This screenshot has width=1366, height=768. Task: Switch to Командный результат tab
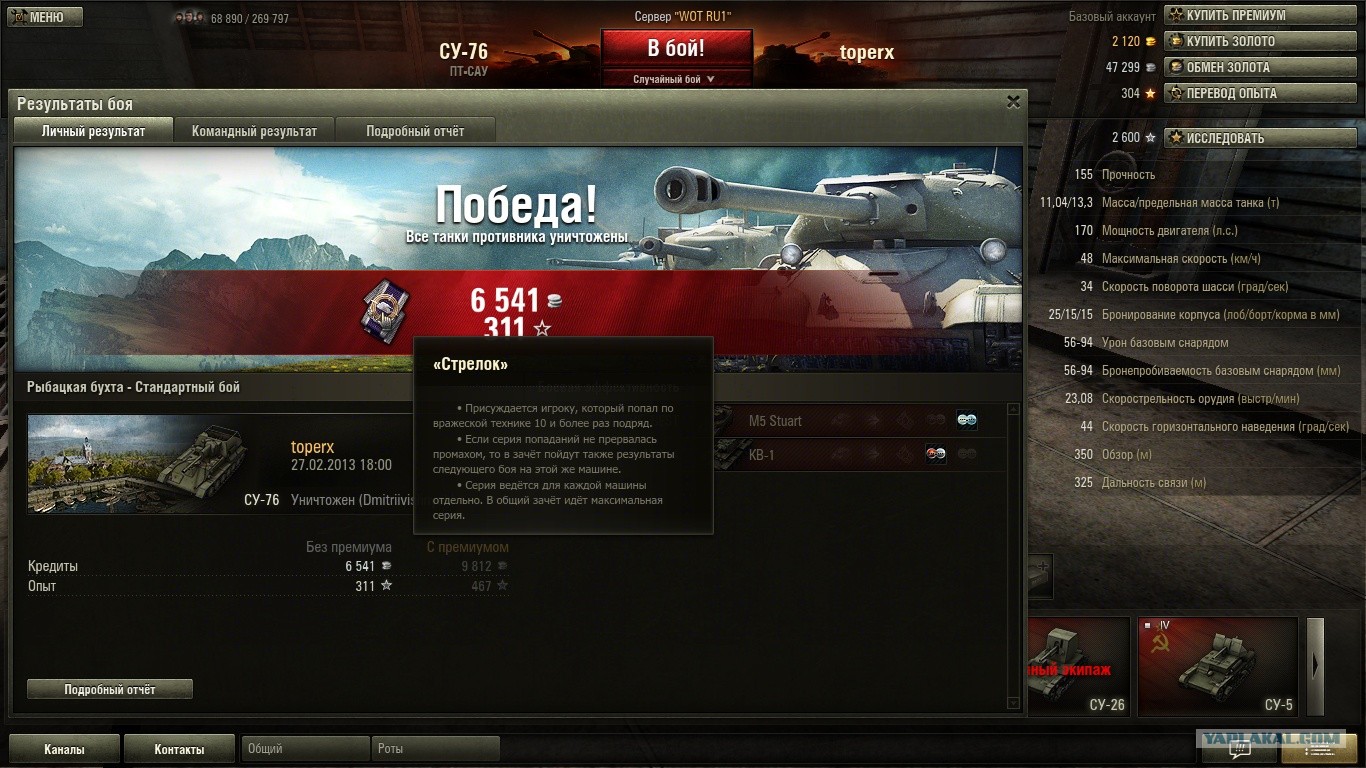(254, 131)
